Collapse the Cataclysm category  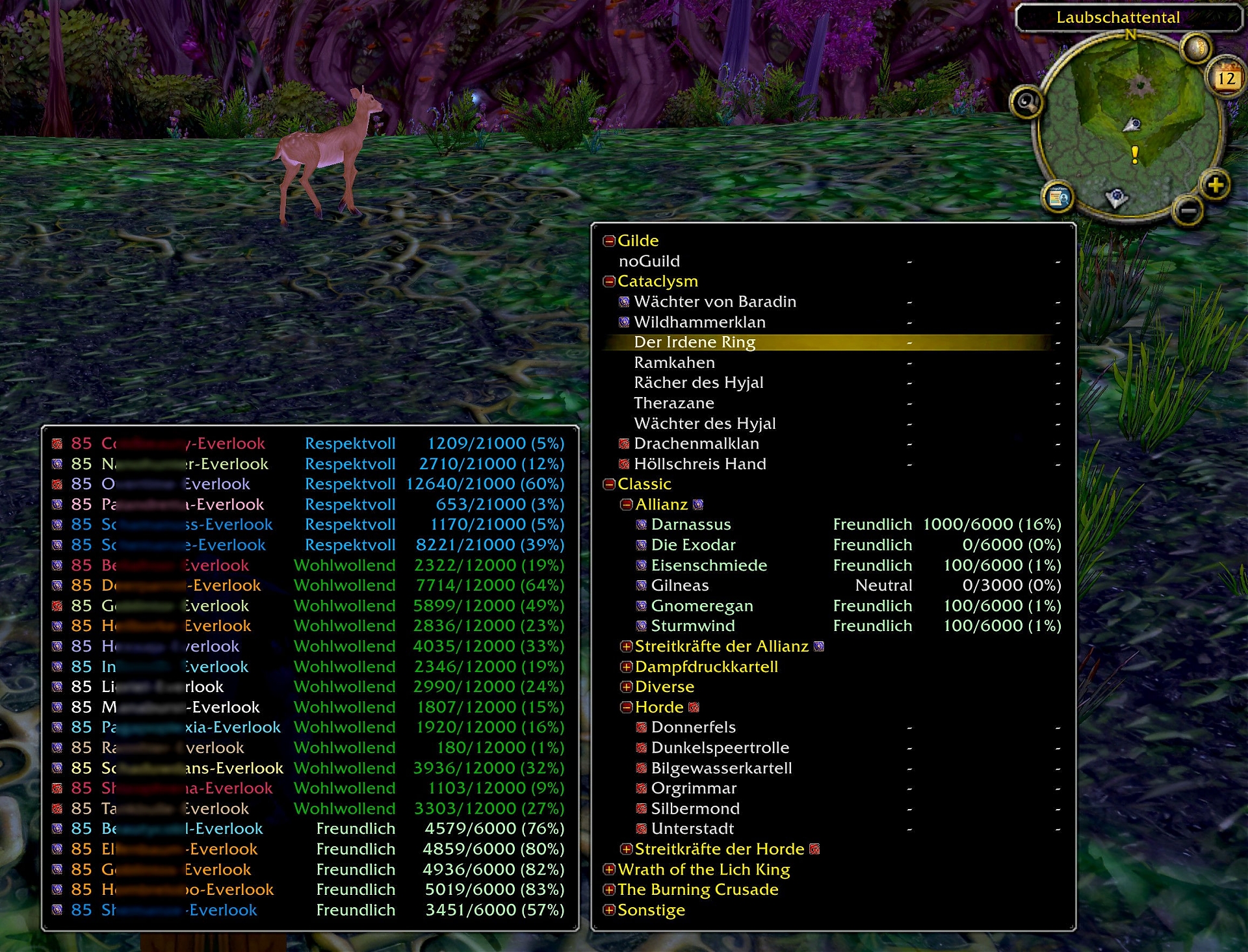coord(609,281)
